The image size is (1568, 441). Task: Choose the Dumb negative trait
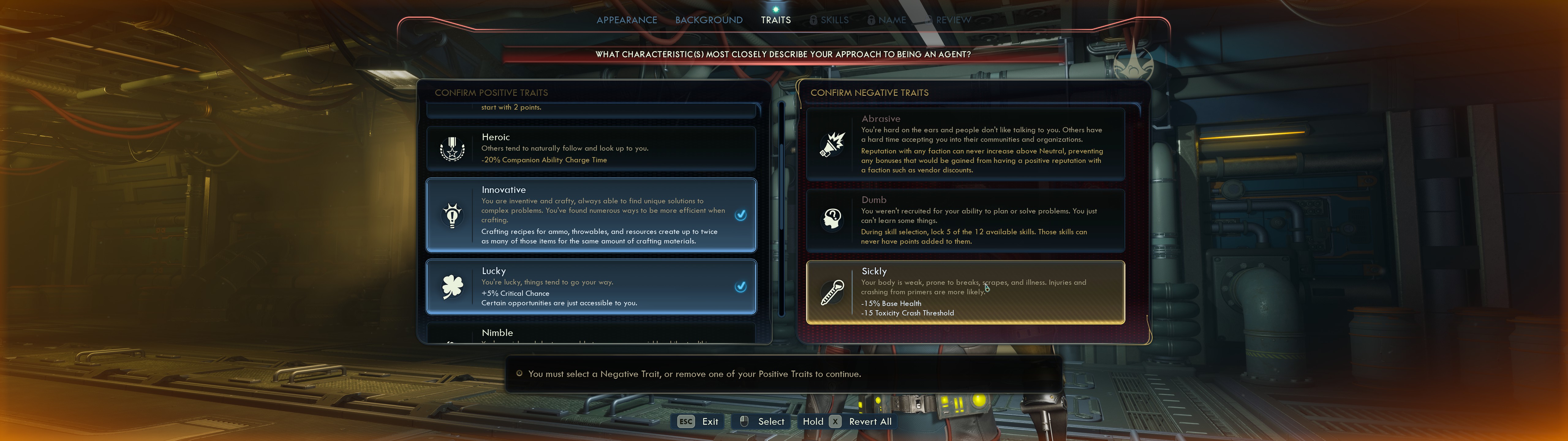[965, 221]
